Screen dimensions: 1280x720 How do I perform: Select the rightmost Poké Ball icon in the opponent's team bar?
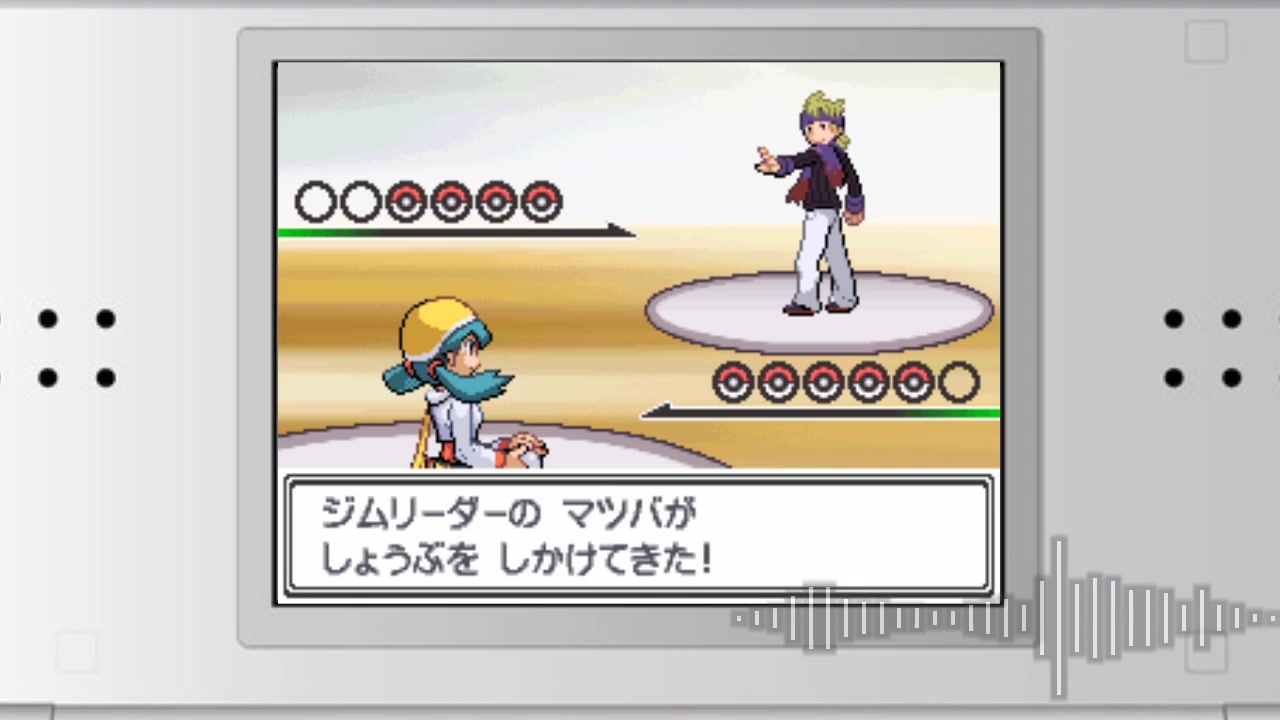[x=540, y=202]
